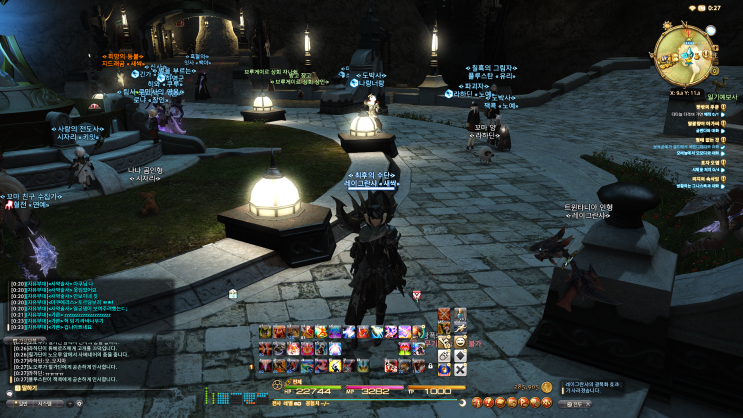This screenshot has height=418, width=743.
Task: Switch to the 시스템 chat tab
Action: (44, 403)
